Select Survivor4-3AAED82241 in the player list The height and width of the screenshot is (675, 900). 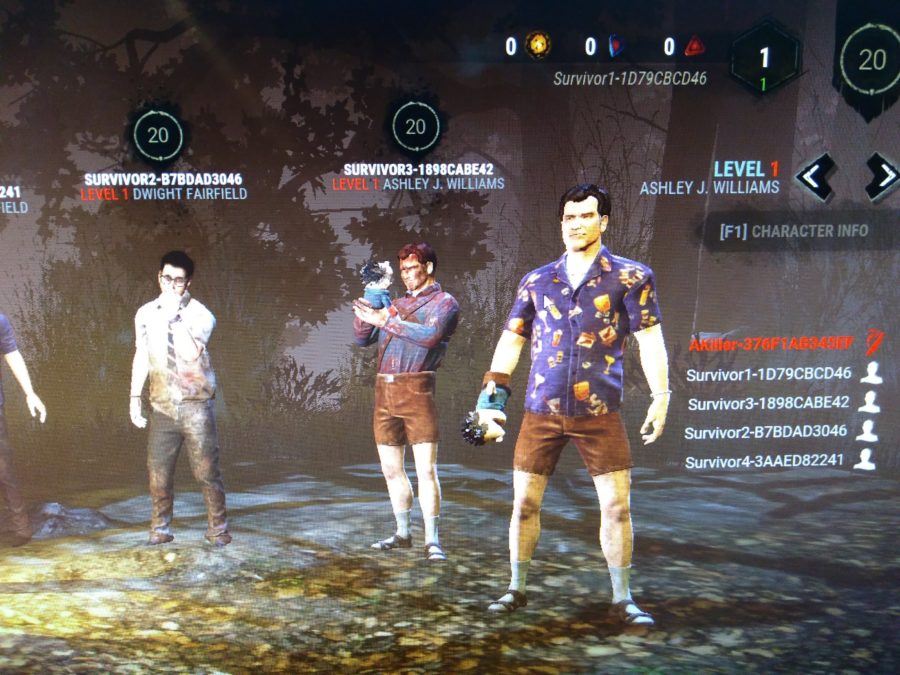[768, 461]
